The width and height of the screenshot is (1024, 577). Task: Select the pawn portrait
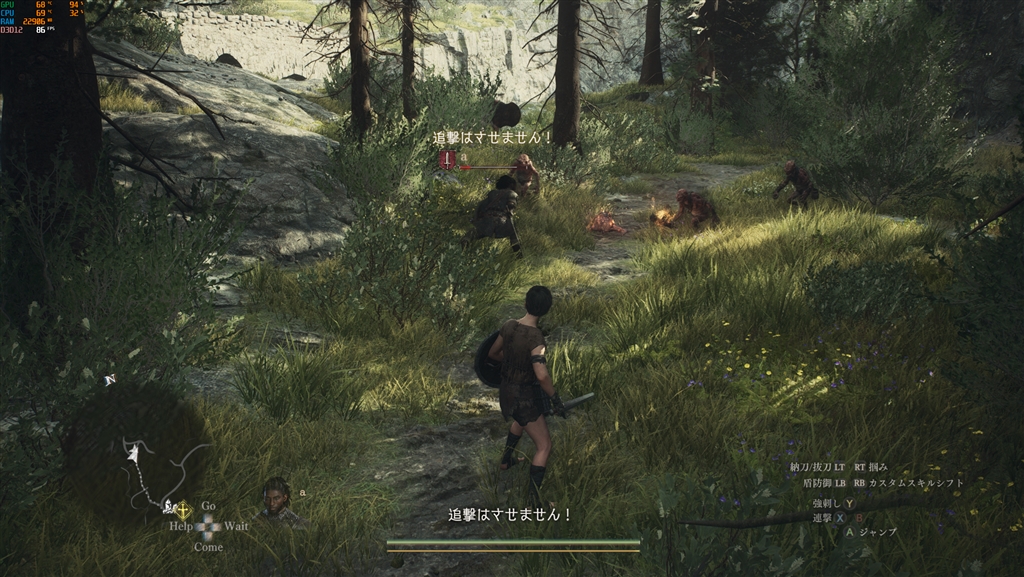277,500
